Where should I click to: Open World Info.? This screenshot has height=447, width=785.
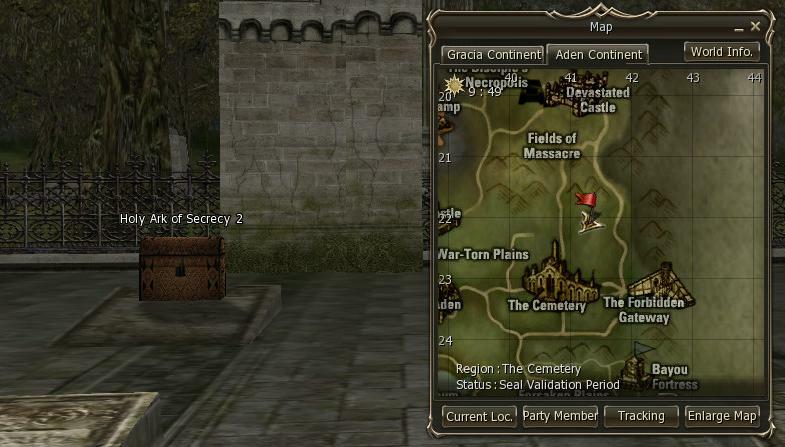[x=722, y=52]
